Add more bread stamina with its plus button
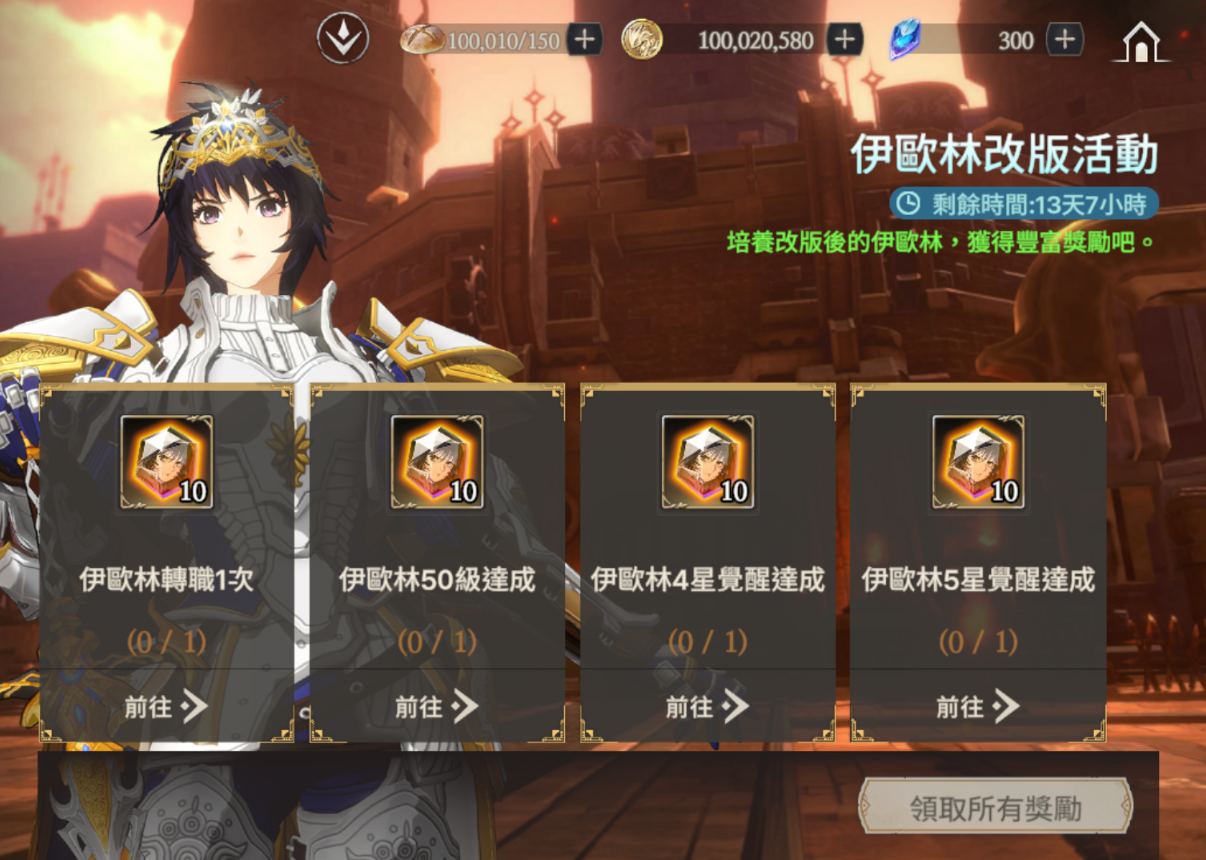Viewport: 1206px width, 860px height. 585,40
